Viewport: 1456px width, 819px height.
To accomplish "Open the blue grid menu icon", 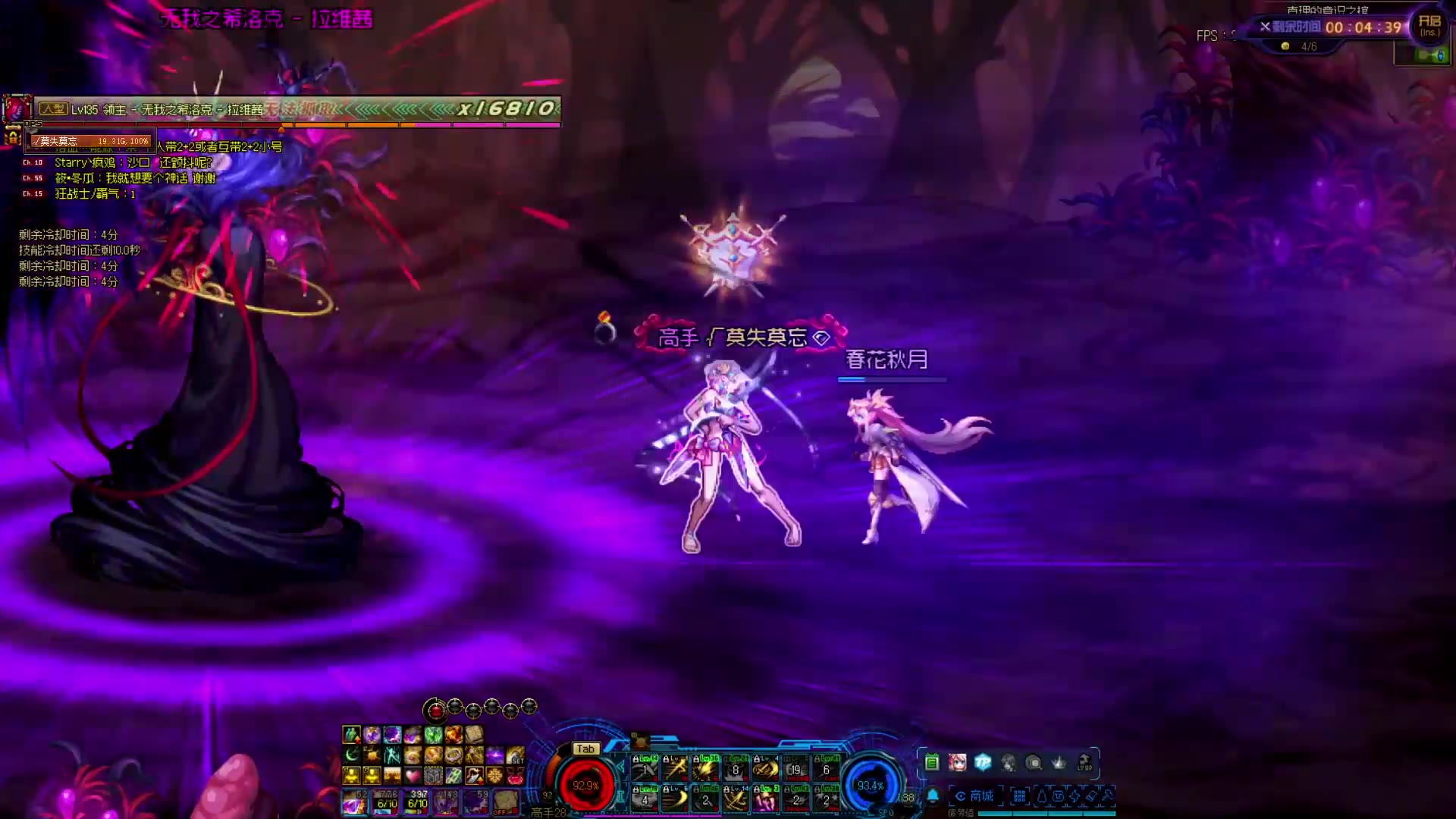I will coord(1019,796).
